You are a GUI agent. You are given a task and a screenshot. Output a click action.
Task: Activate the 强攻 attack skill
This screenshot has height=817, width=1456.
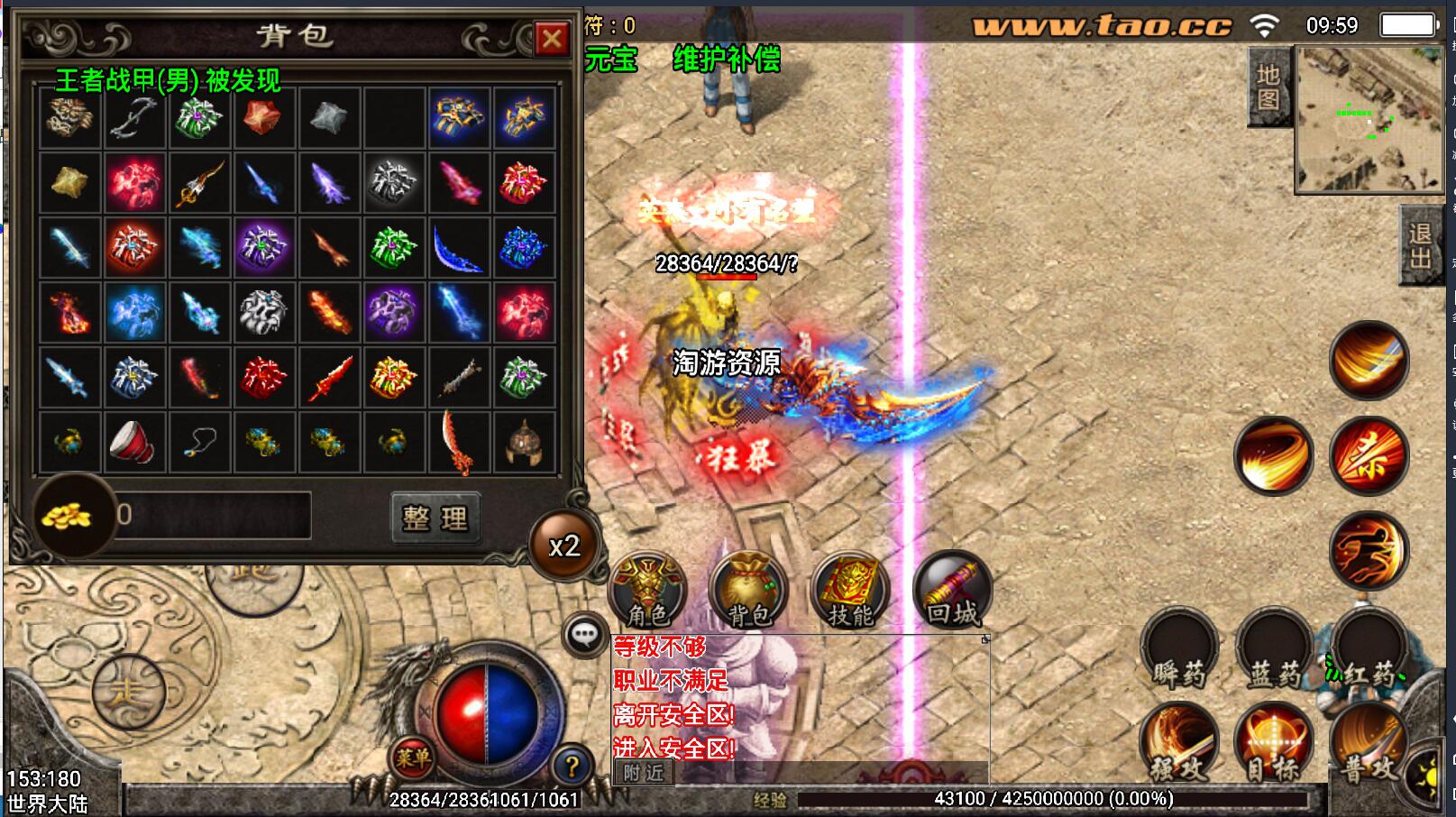[x=1178, y=746]
